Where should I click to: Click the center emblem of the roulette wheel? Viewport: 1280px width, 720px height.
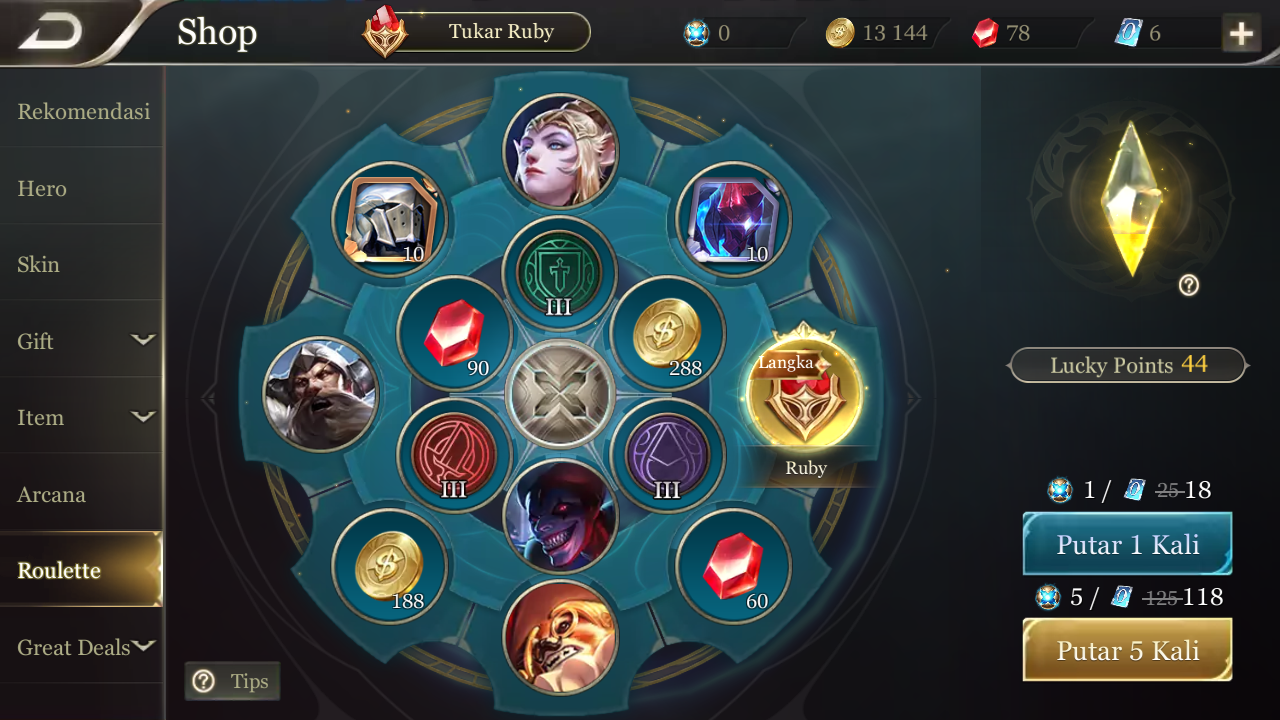pyautogui.click(x=560, y=393)
